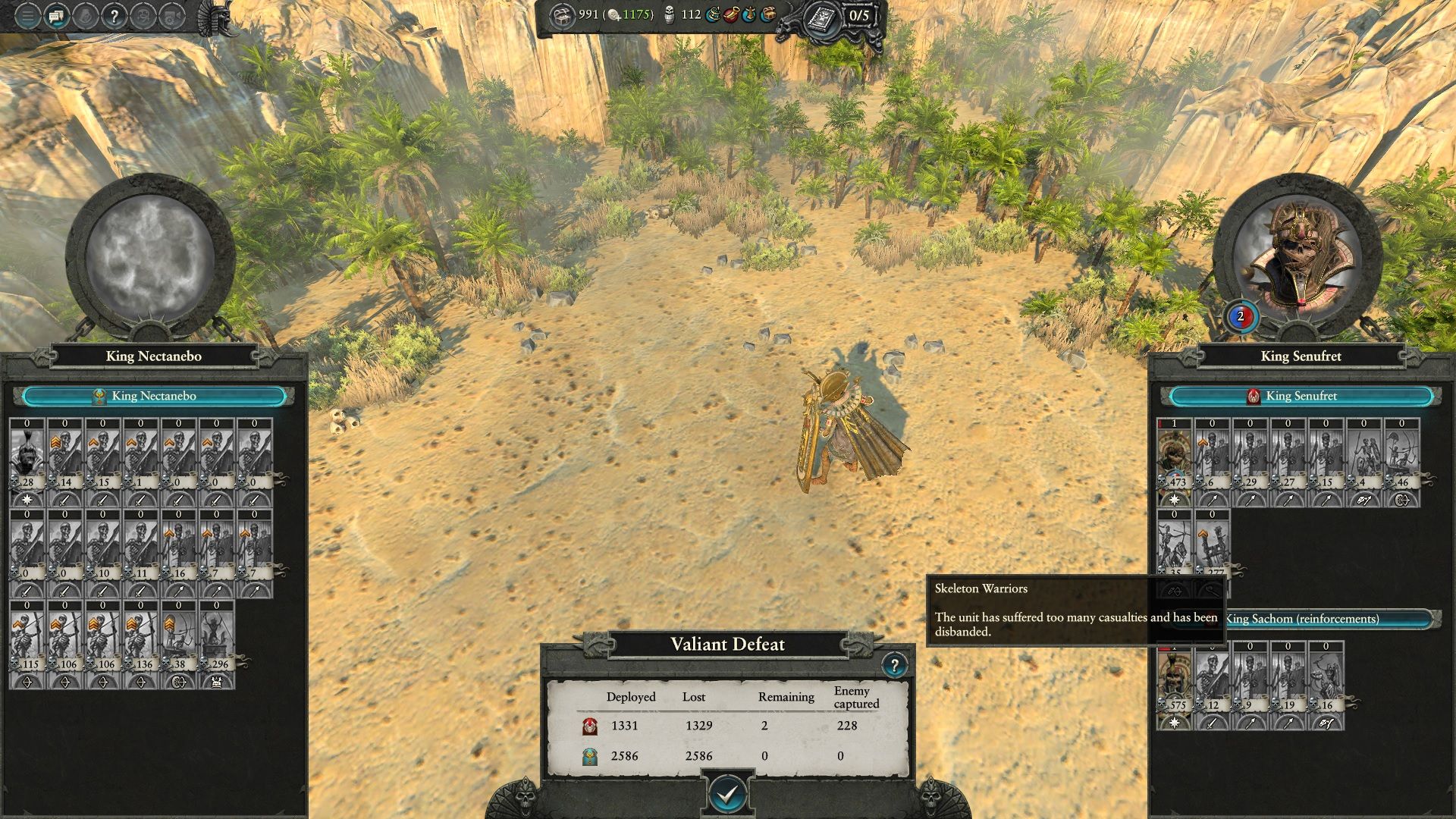Open the treasury chest icon

[x=563, y=15]
